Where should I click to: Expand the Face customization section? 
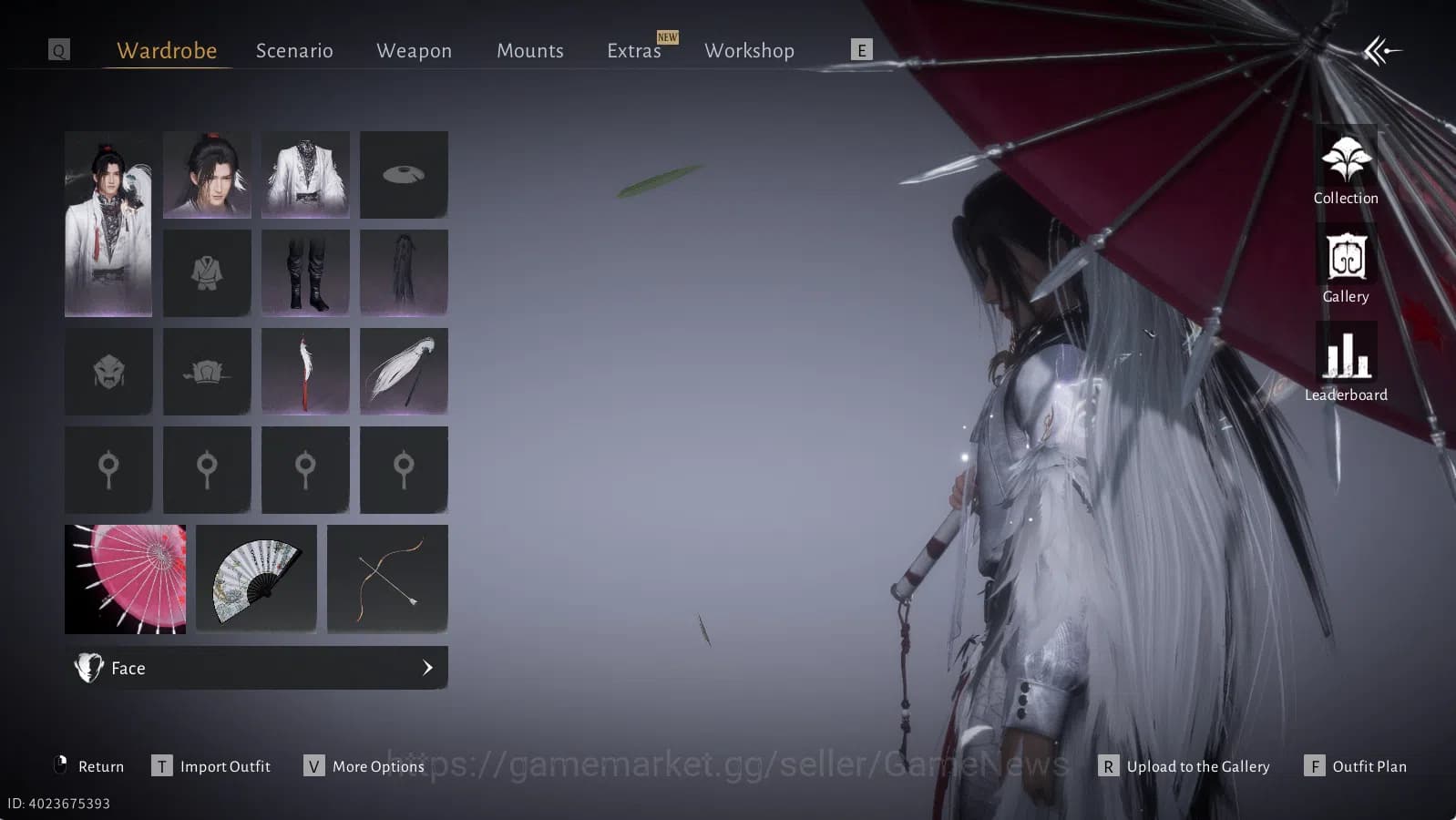pos(256,668)
